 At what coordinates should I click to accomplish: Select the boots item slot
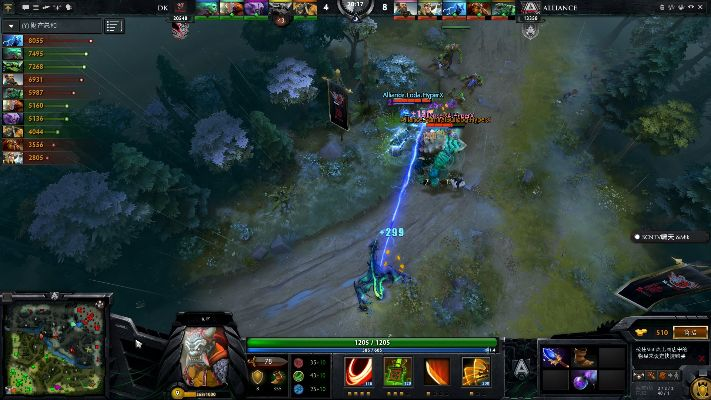coord(583,354)
